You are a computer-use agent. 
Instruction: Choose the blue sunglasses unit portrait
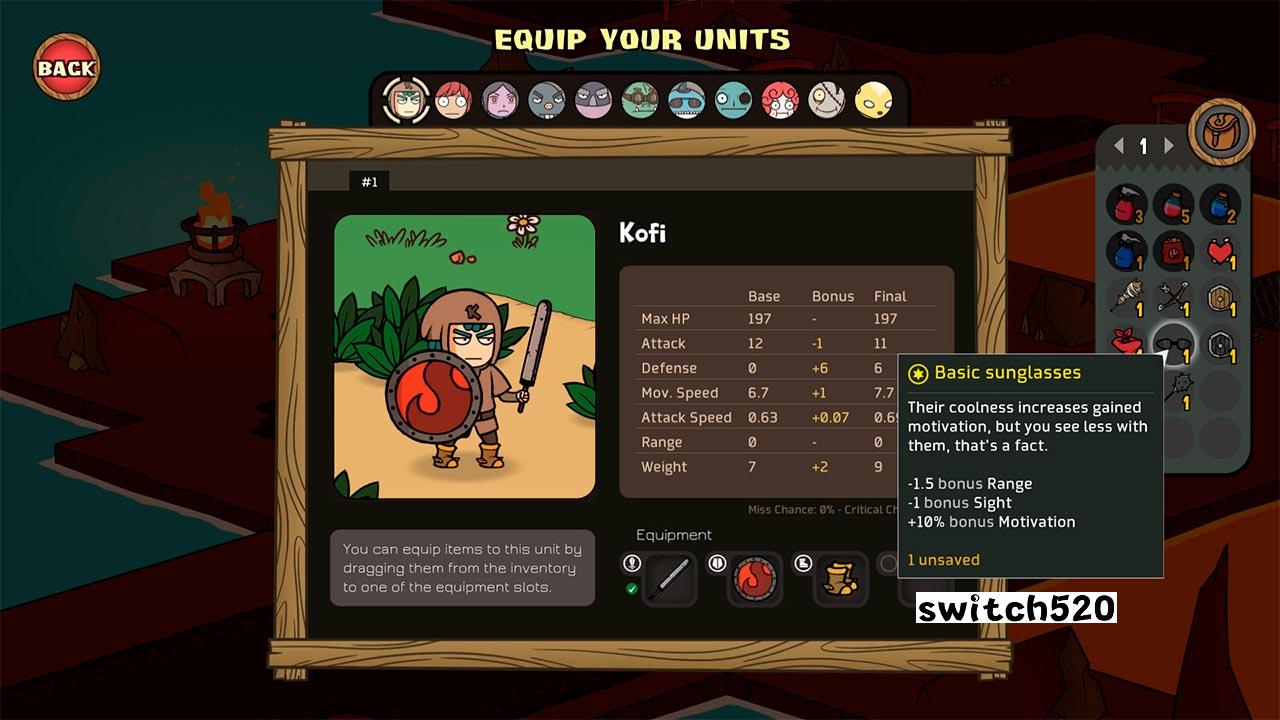[686, 100]
